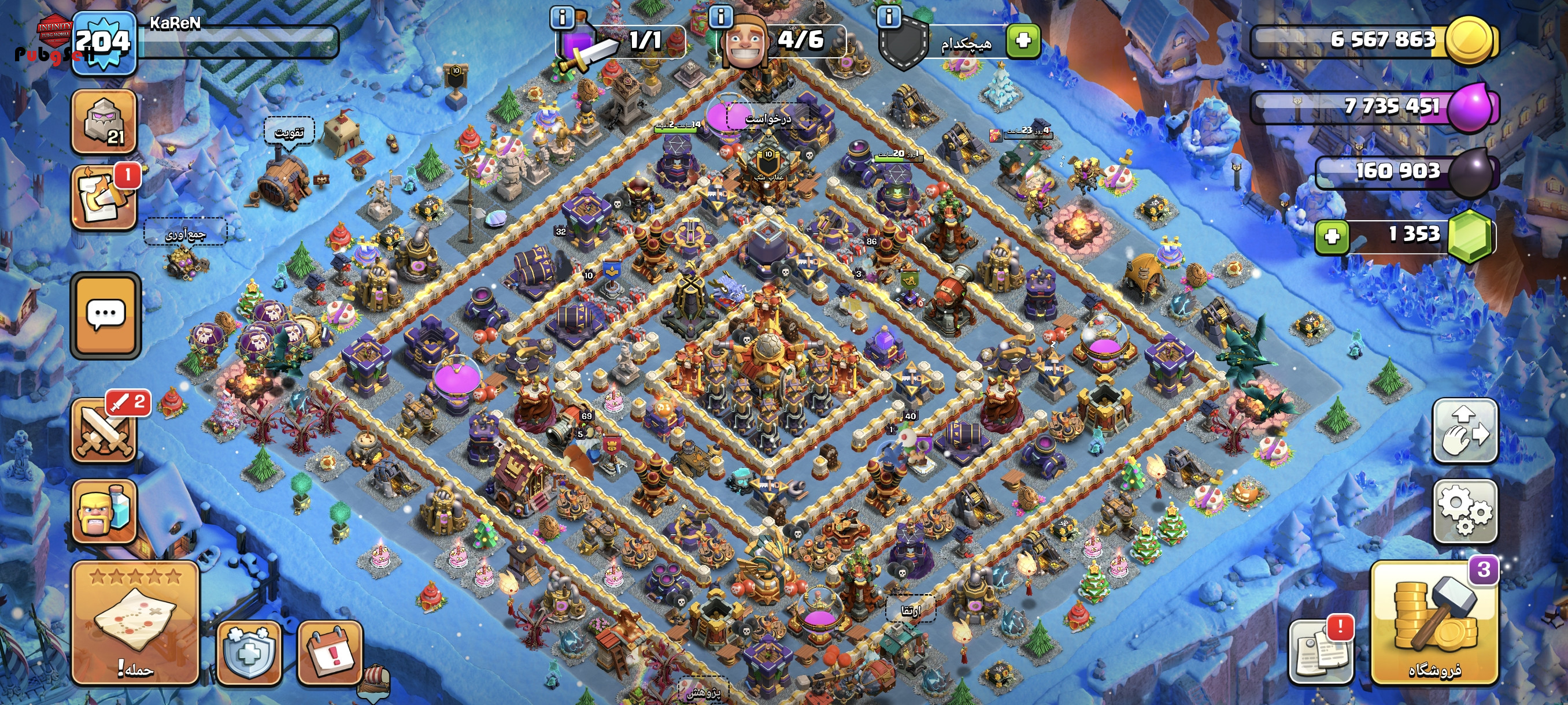Start an attack via the map button
Image resolution: width=1568 pixels, height=705 pixels.
coord(135,623)
